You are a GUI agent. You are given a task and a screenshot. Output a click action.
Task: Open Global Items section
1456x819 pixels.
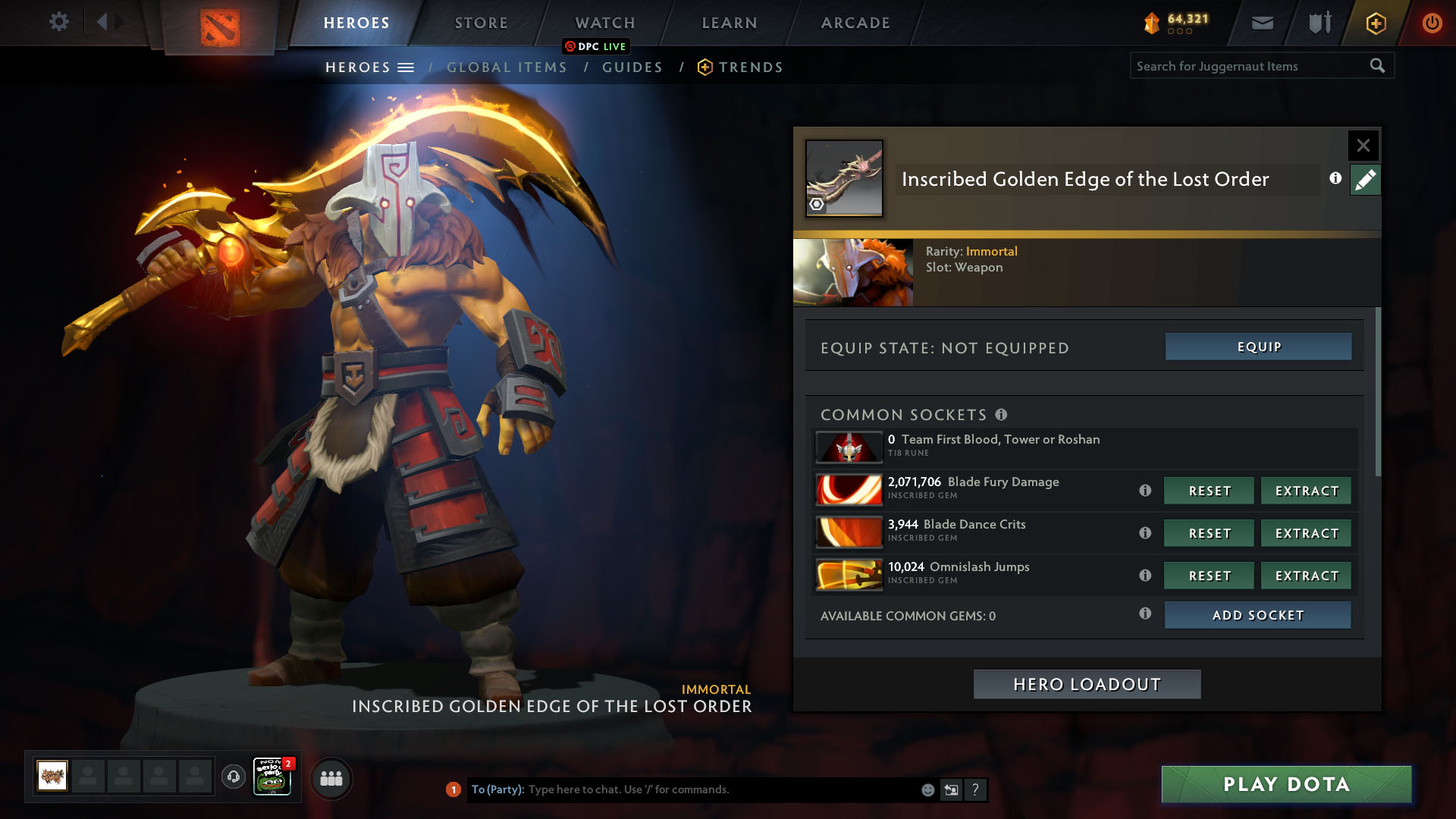[x=507, y=67]
